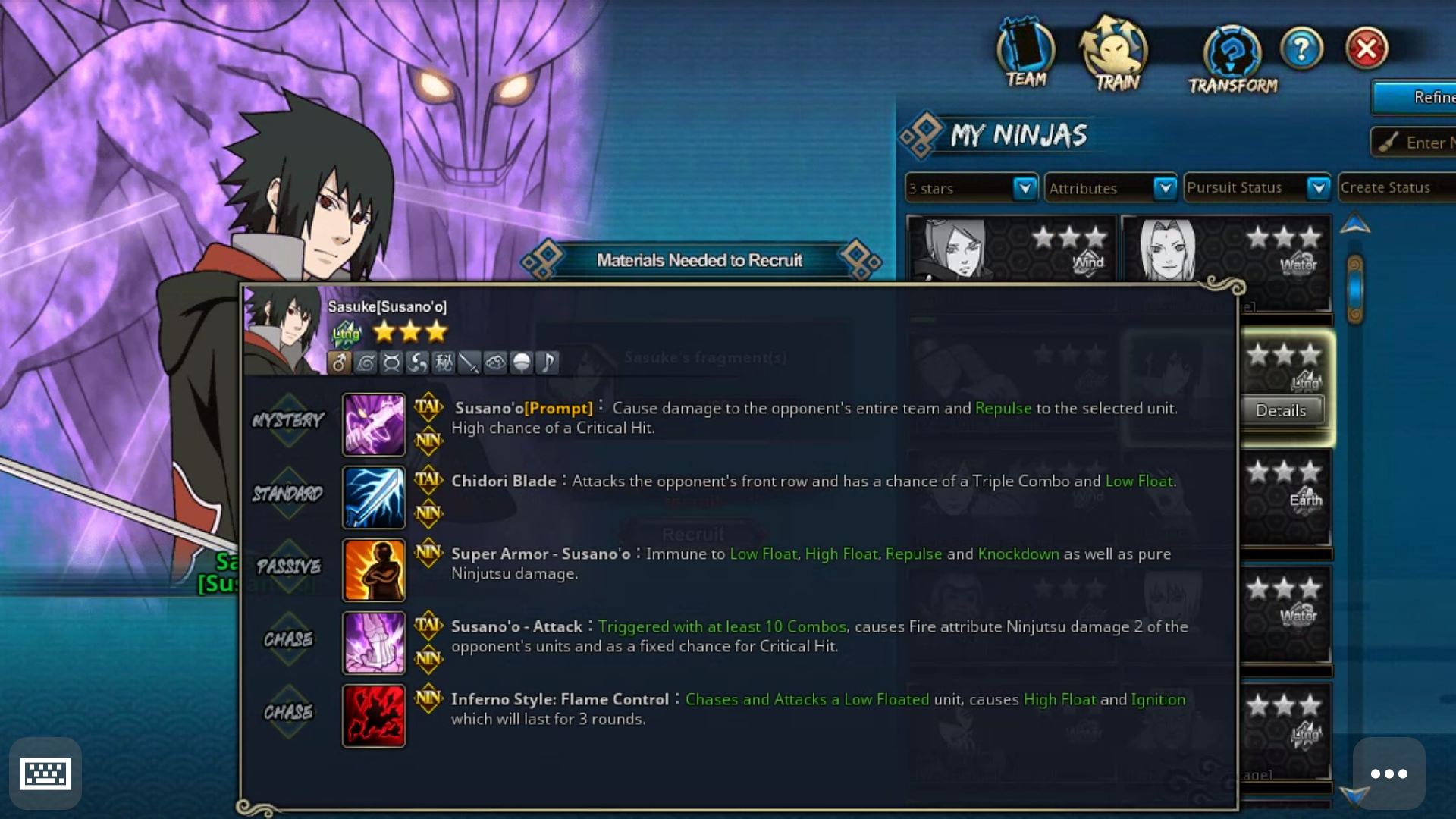Open the on-screen keyboard overlay
The image size is (1456, 819).
click(45, 773)
